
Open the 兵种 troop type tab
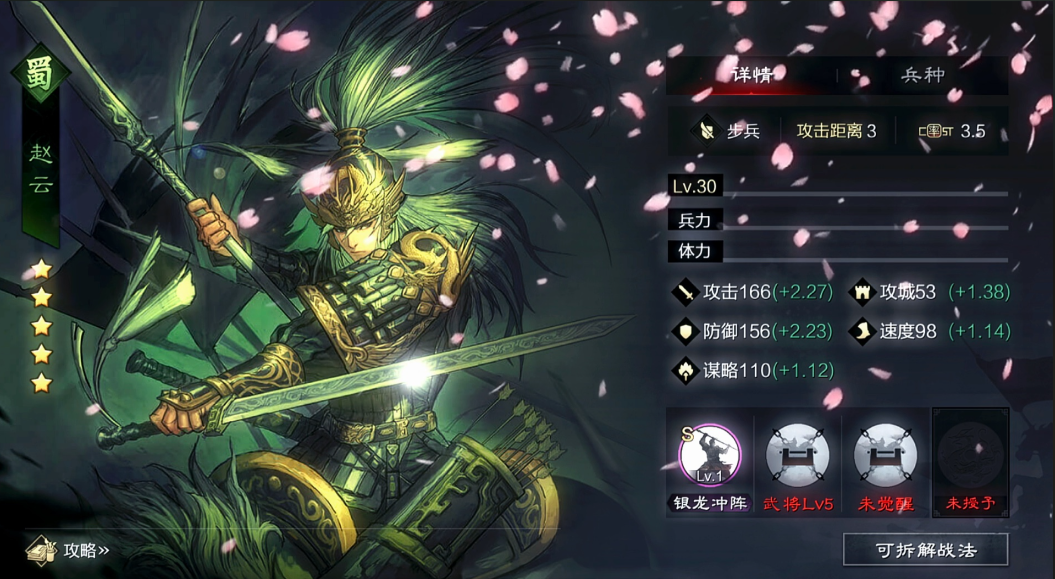coord(922,75)
